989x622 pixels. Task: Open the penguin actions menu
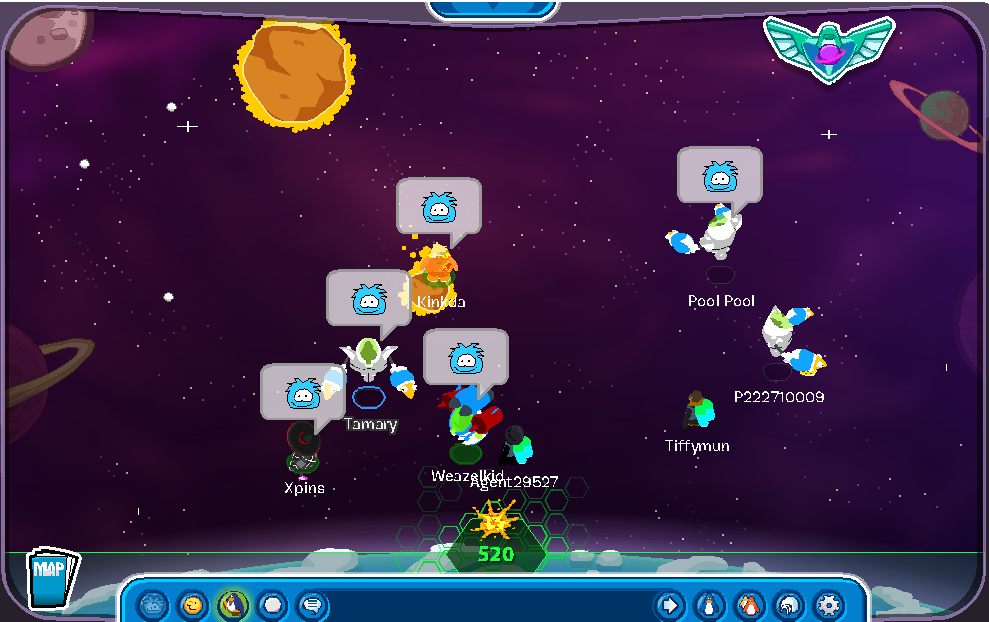tap(232, 605)
